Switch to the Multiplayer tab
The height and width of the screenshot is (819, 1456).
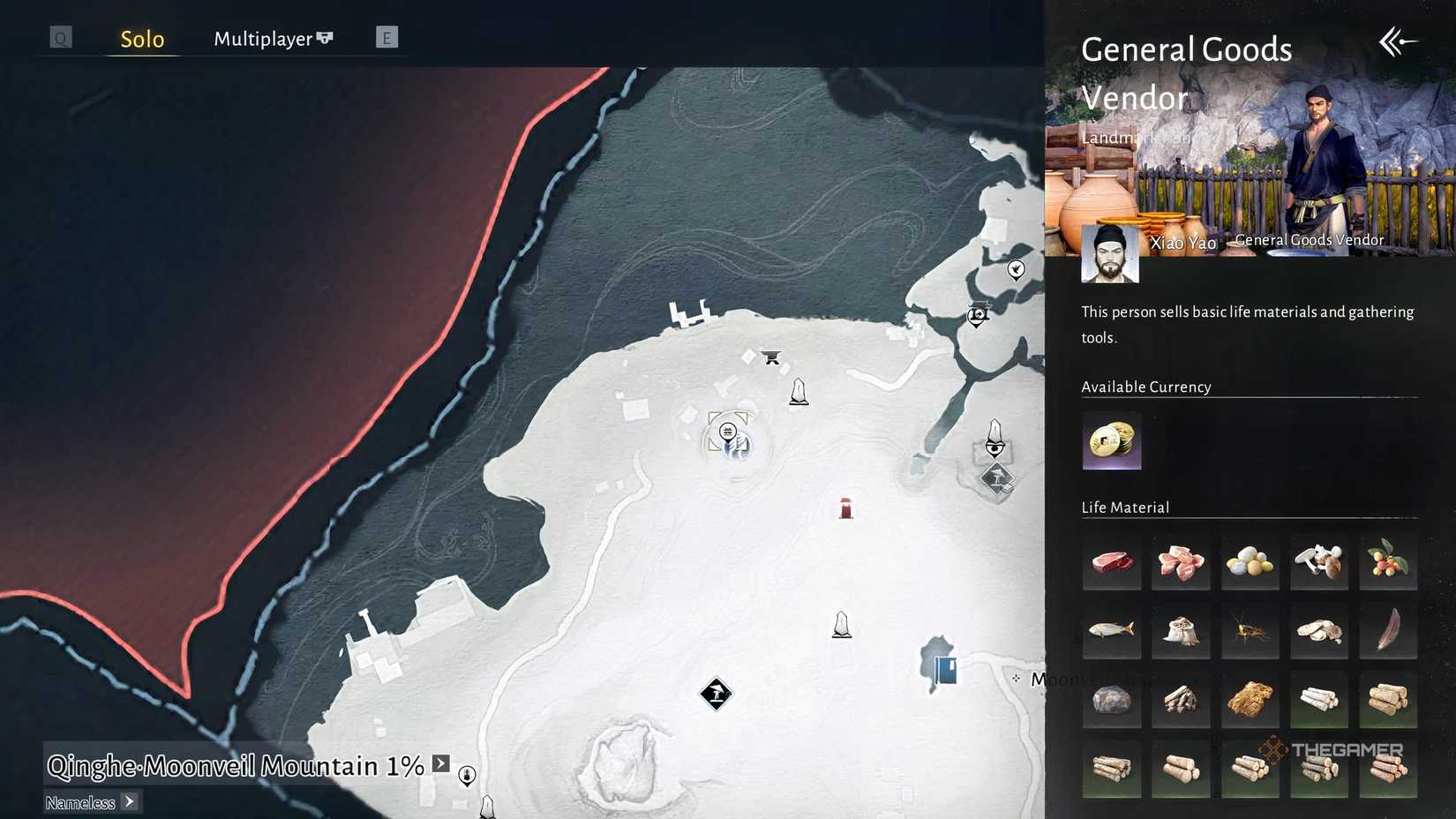[261, 39]
